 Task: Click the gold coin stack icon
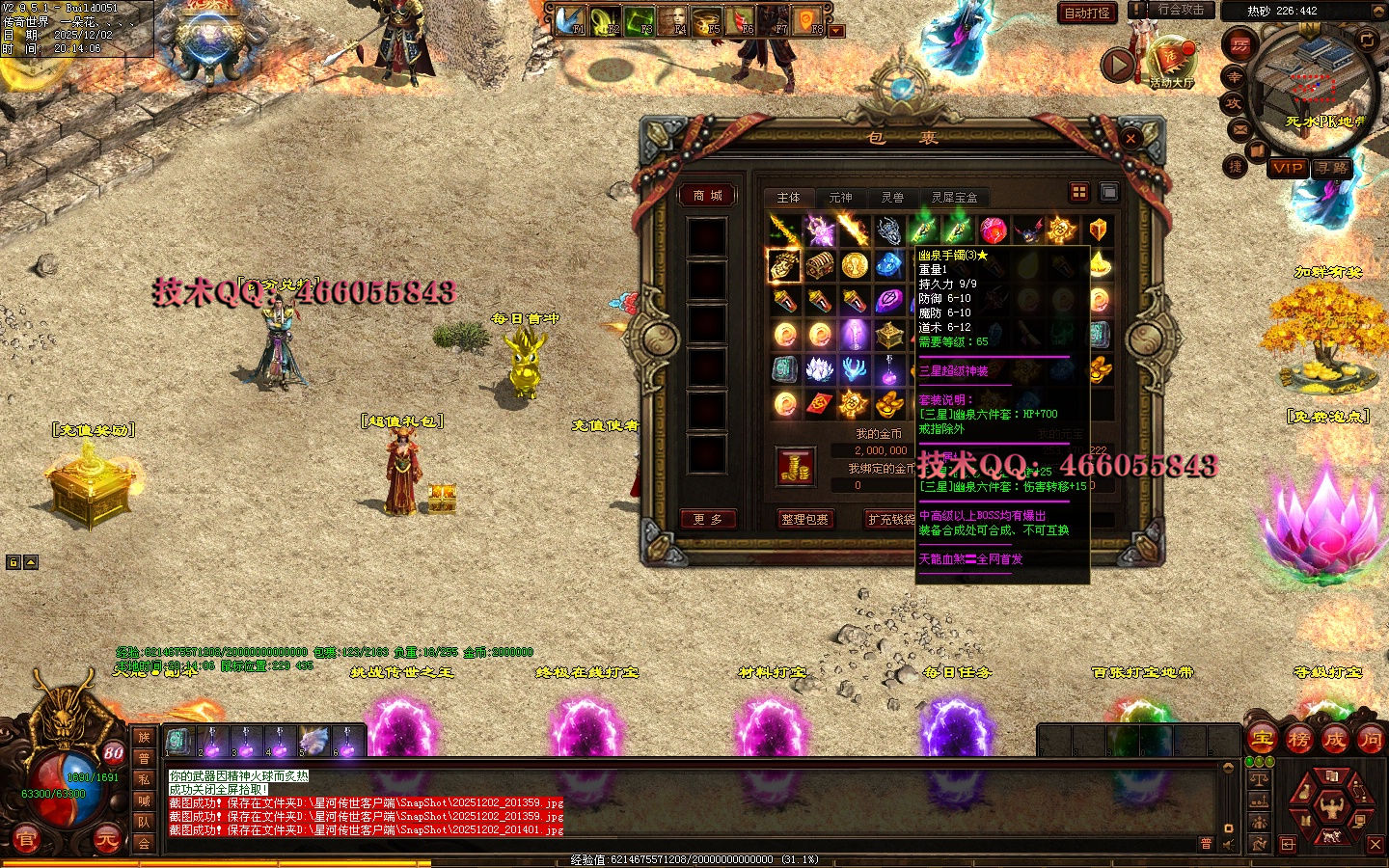(796, 468)
